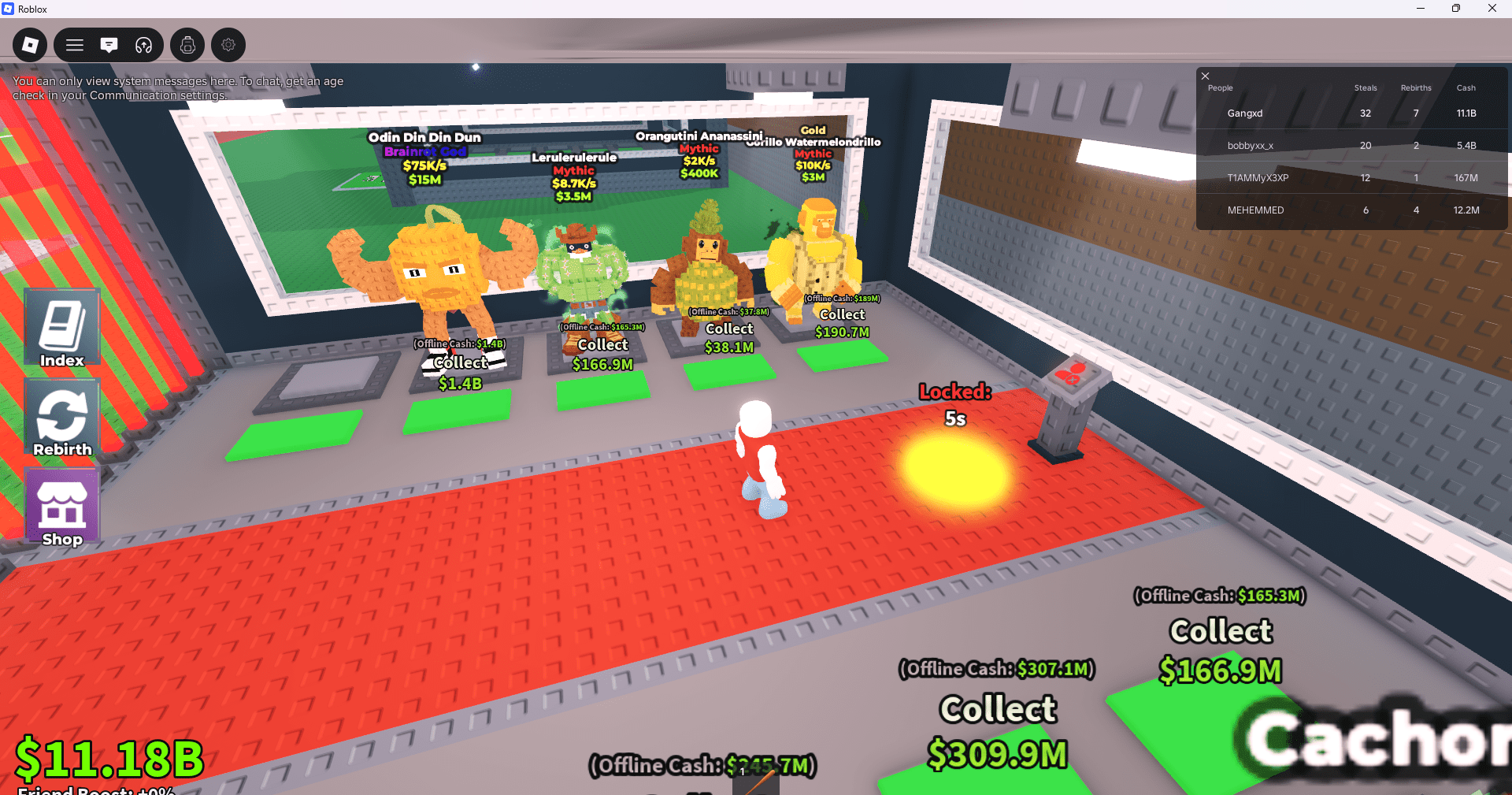1512x795 pixels.
Task: Open the hamburger menu icon
Action: click(75, 45)
